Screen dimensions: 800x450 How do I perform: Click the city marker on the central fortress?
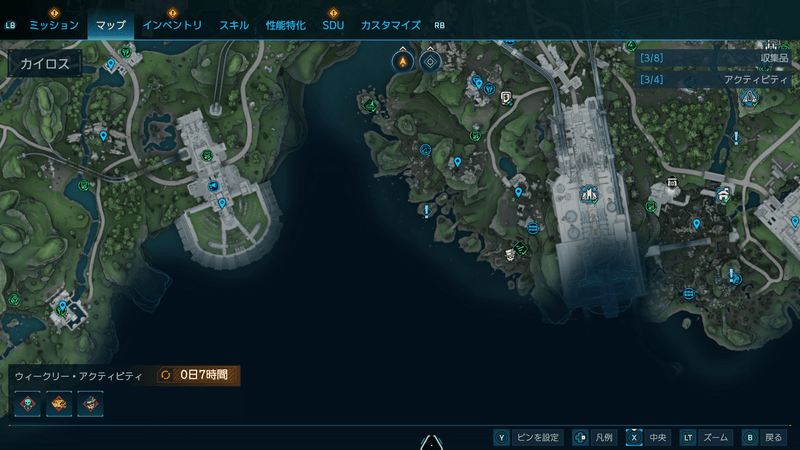(x=588, y=192)
